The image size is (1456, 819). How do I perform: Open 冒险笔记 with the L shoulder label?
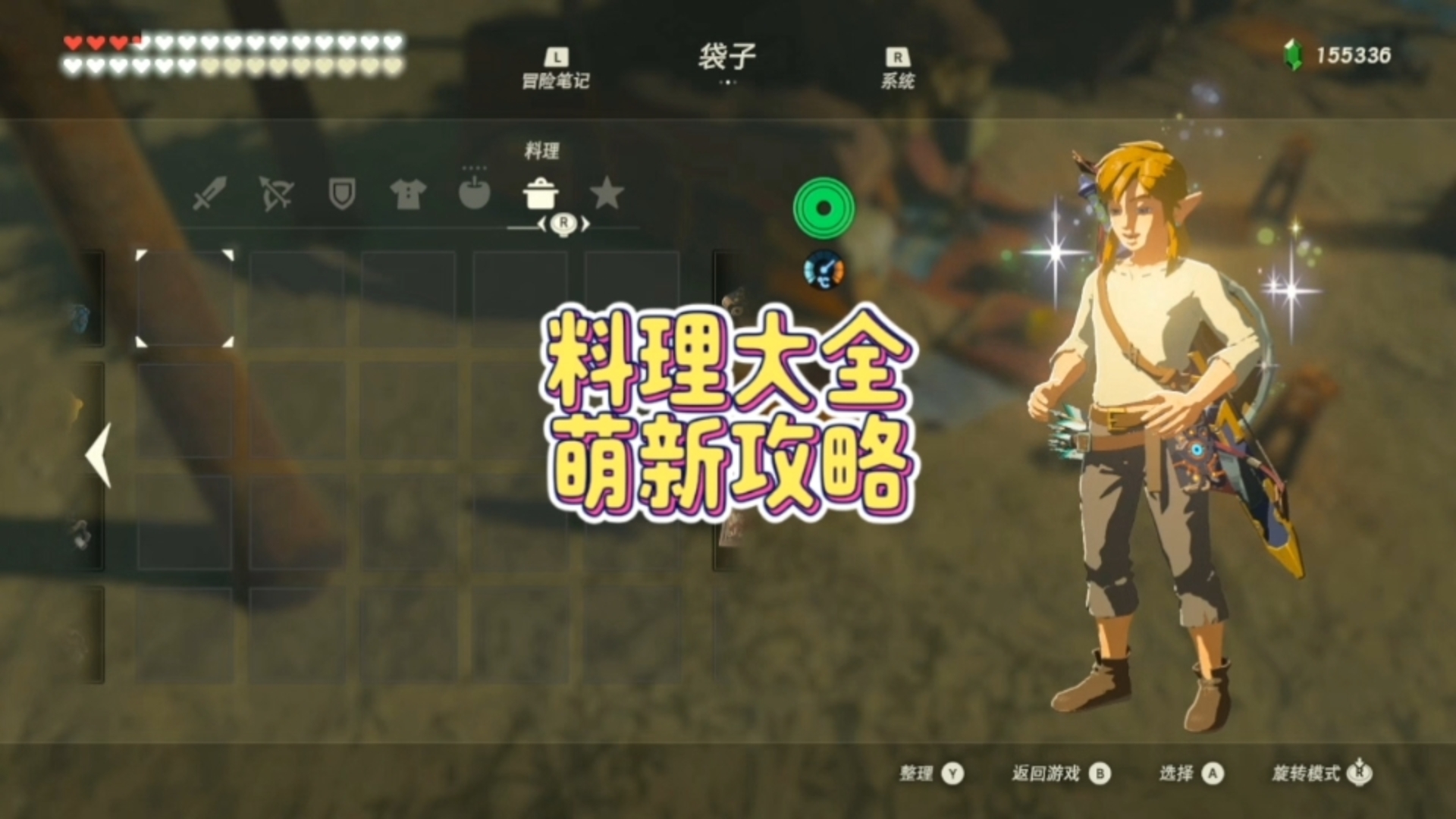tap(556, 67)
